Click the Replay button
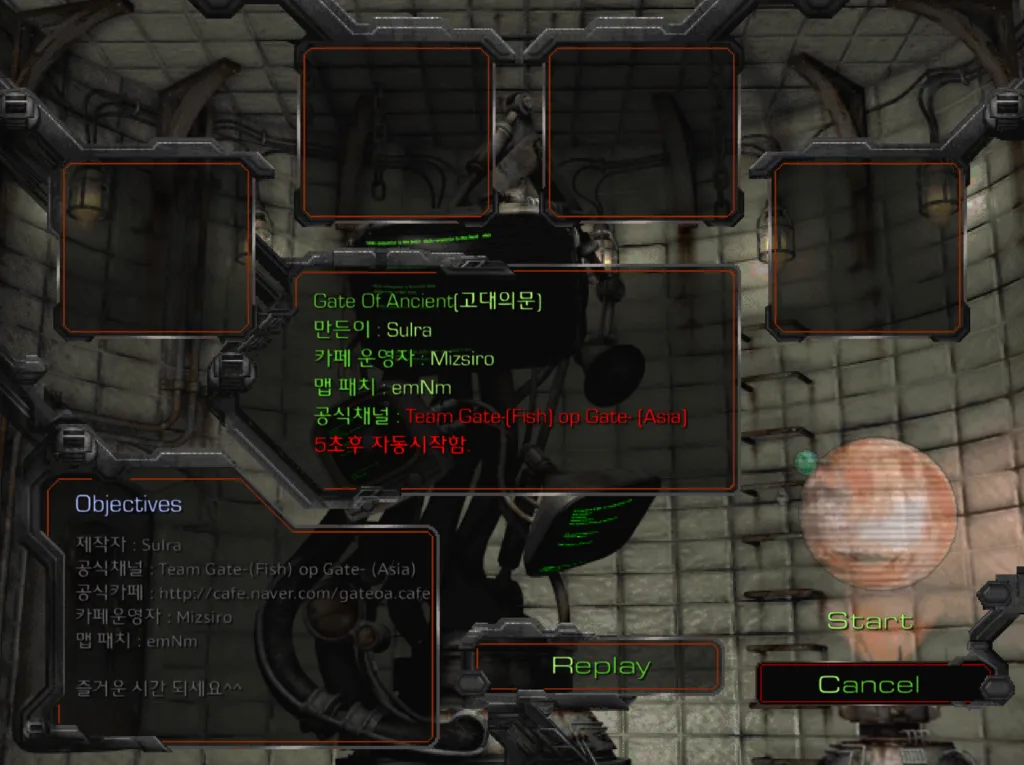This screenshot has width=1024, height=765. (x=600, y=667)
